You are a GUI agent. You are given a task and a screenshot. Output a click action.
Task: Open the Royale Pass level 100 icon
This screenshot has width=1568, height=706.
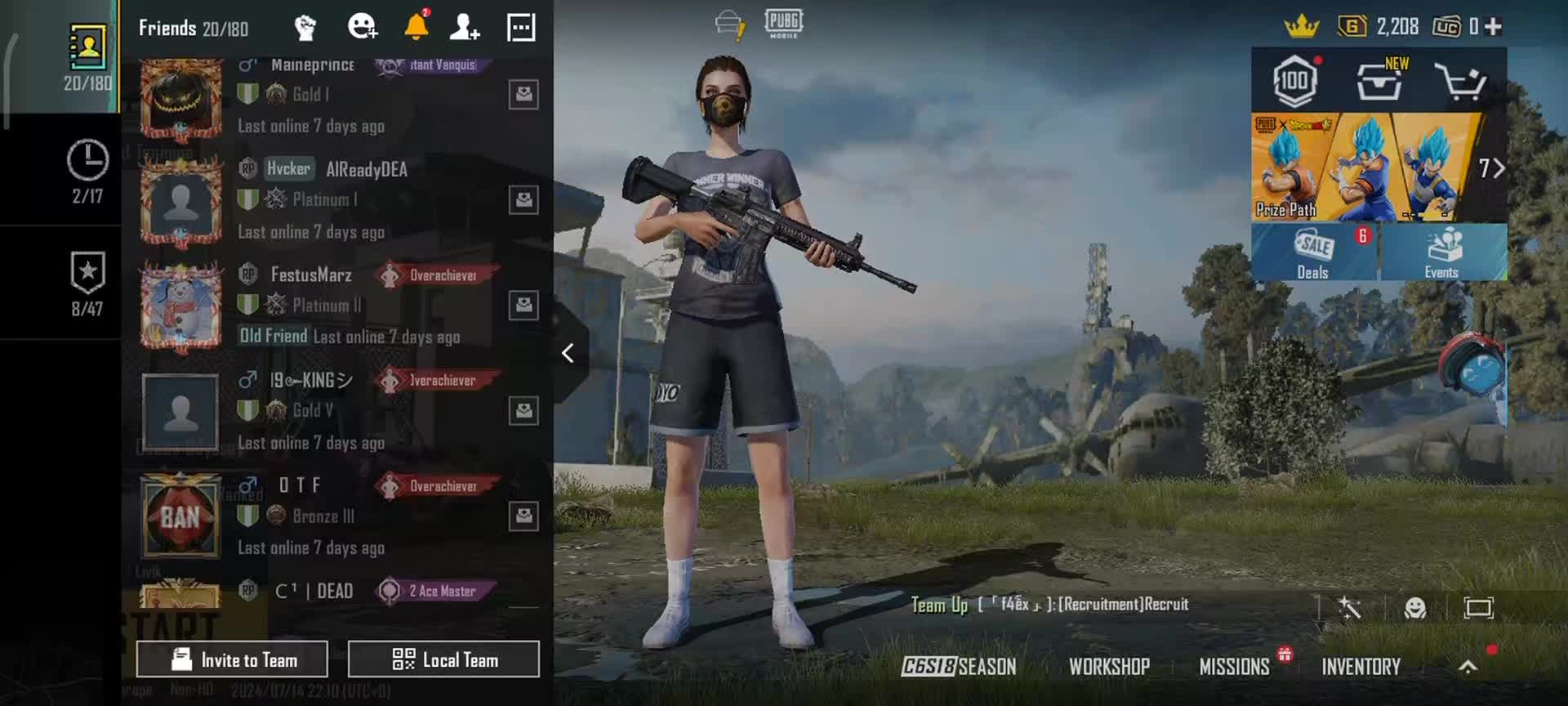tap(1294, 82)
